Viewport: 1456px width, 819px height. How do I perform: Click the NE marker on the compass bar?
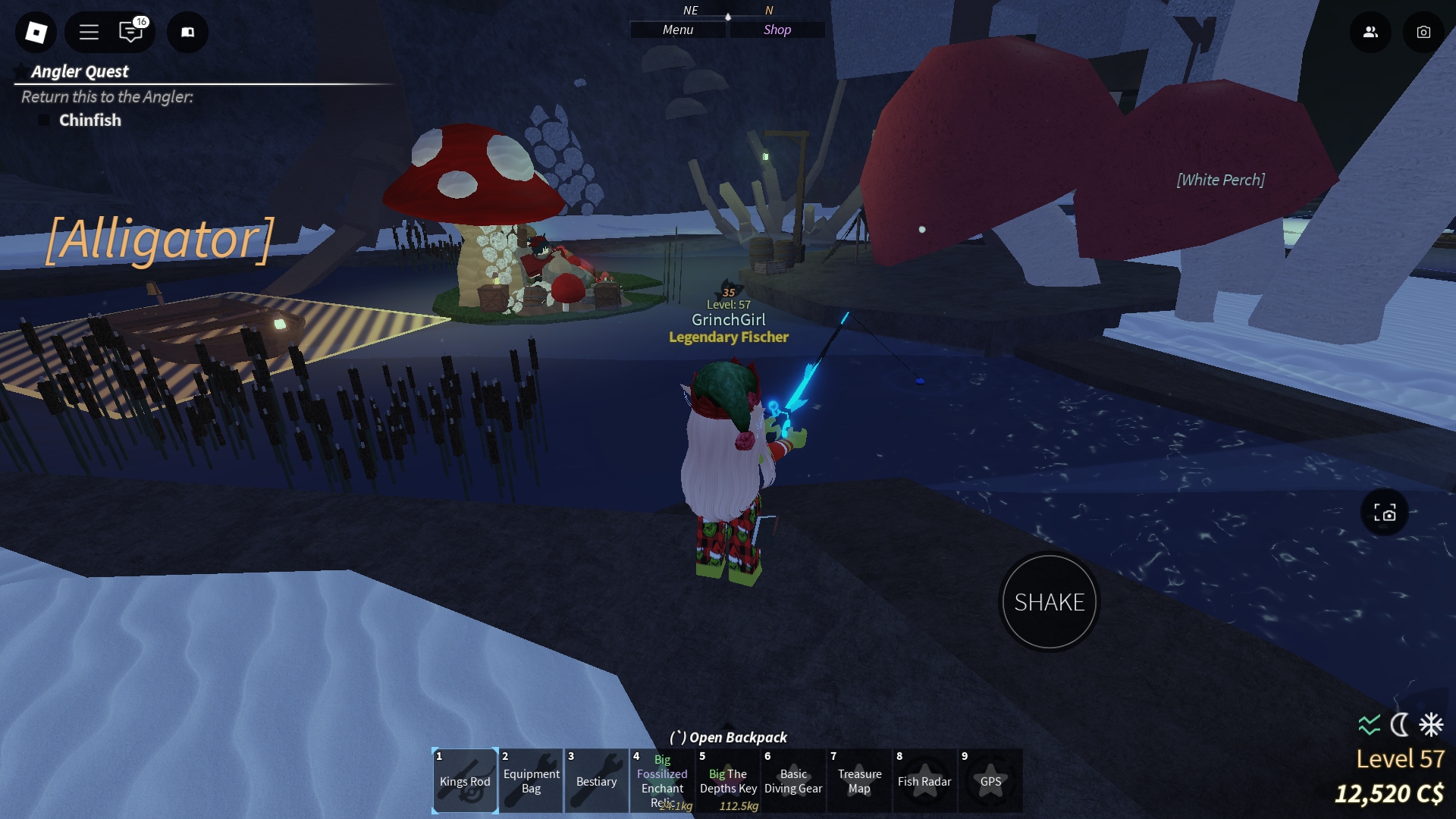pyautogui.click(x=689, y=10)
